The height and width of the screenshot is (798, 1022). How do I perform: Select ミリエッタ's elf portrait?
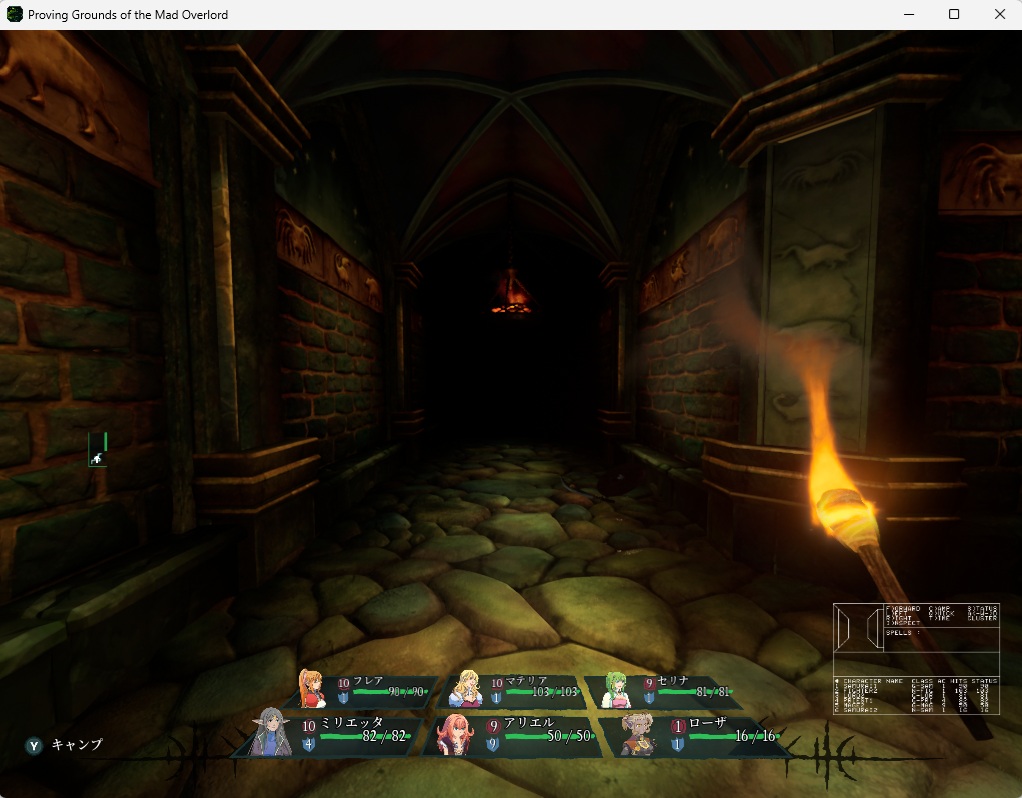[270, 732]
